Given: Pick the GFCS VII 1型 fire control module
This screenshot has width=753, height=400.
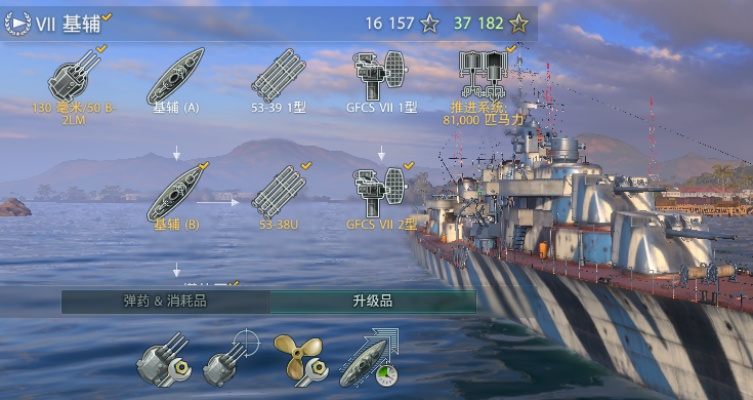Looking at the screenshot, I should tap(380, 73).
